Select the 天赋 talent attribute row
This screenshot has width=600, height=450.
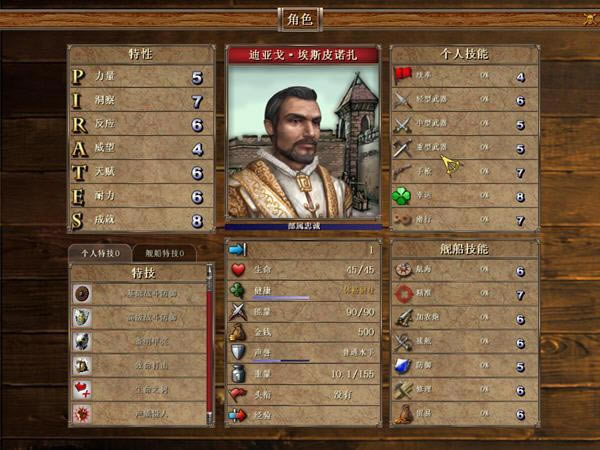point(140,173)
